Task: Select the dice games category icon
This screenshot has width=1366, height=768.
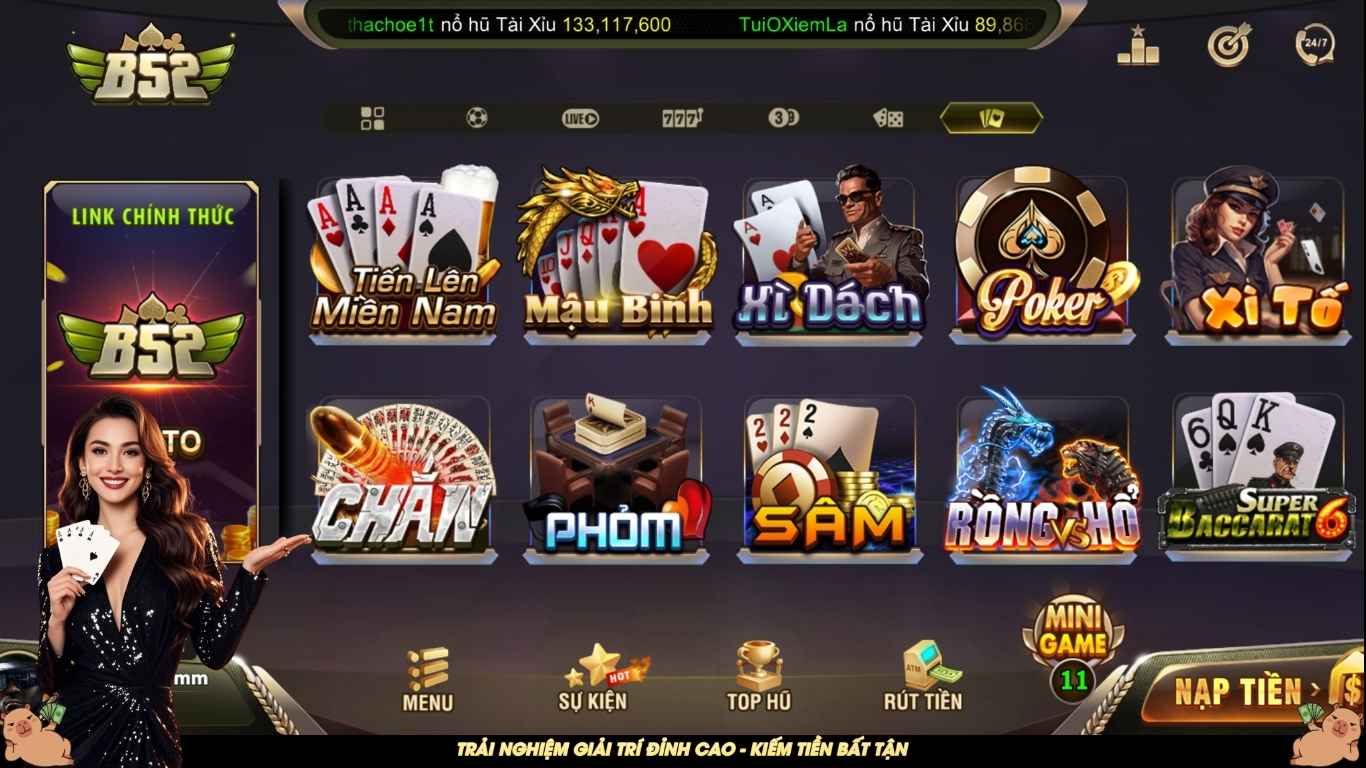Action: [x=888, y=119]
